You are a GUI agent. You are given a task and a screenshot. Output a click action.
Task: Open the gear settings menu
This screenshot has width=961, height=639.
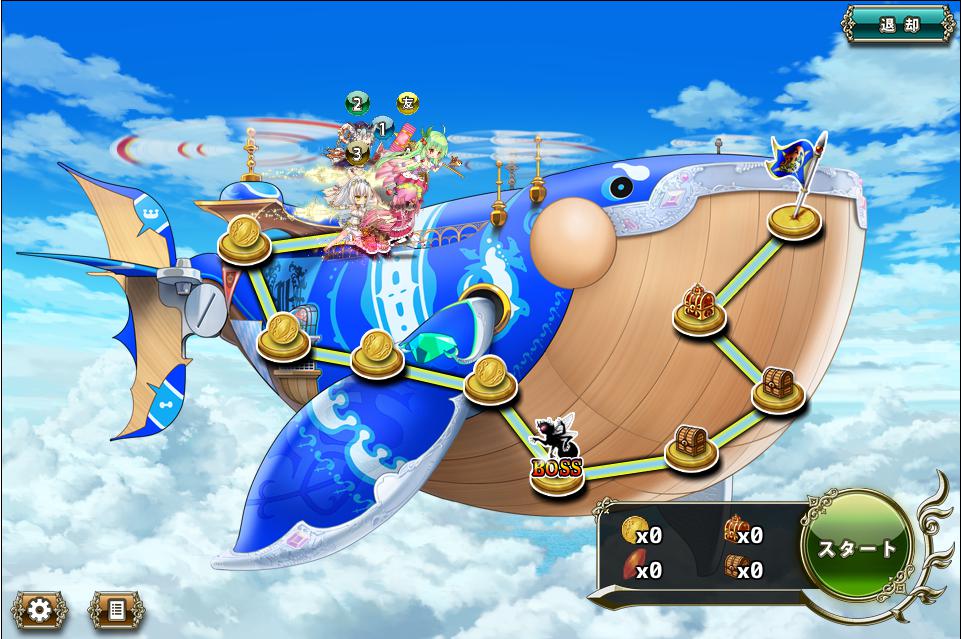39,609
